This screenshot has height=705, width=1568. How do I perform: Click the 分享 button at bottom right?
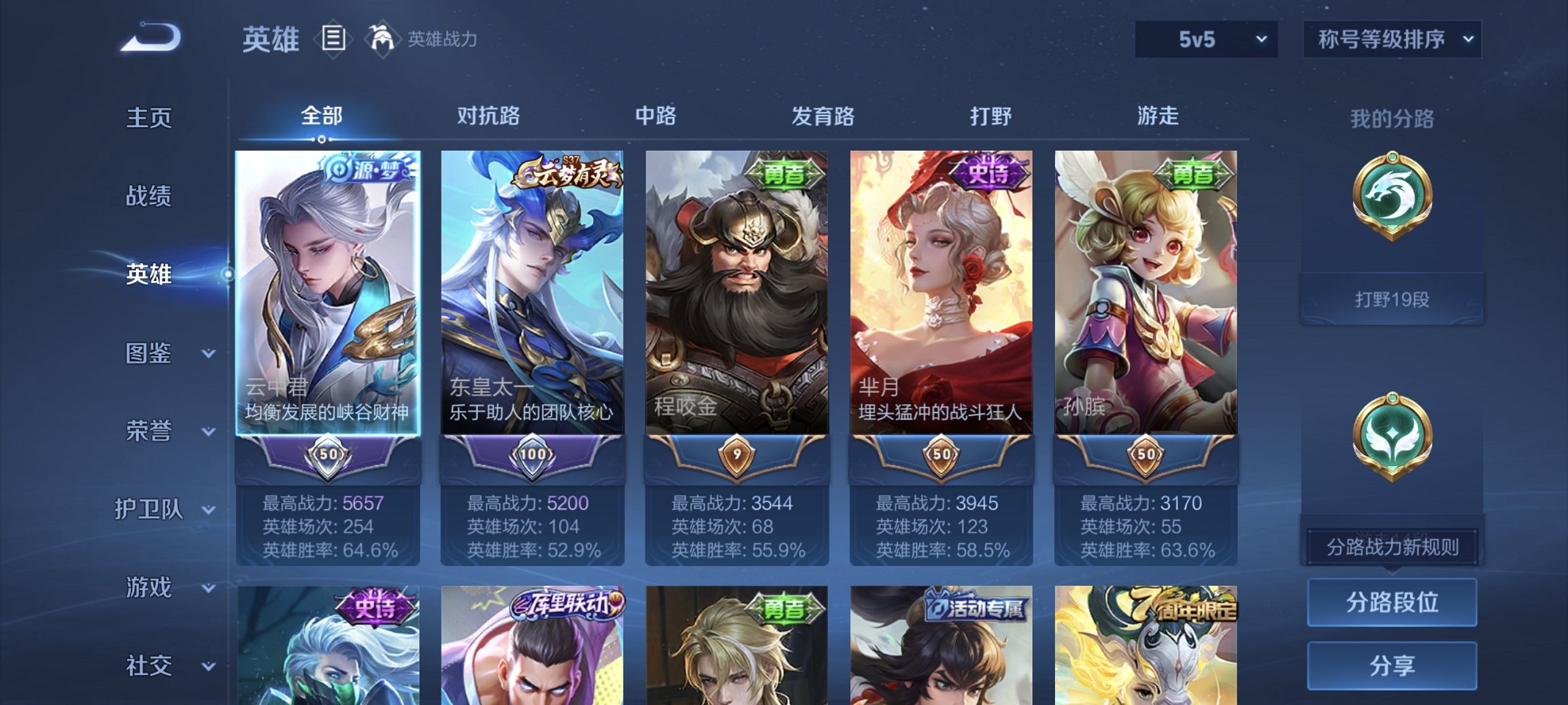(1392, 666)
